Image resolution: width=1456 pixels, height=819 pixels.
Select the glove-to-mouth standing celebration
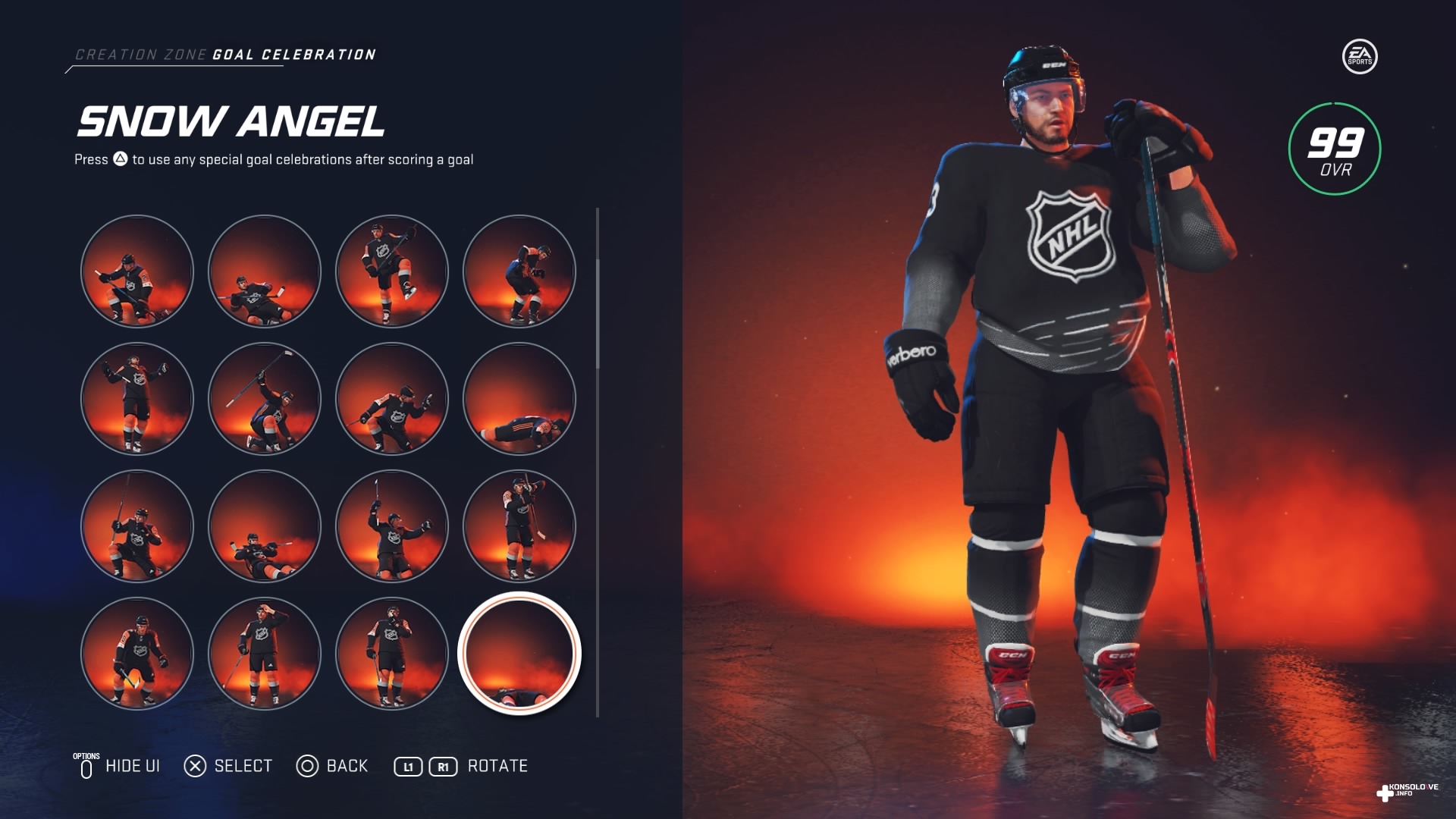pos(392,654)
